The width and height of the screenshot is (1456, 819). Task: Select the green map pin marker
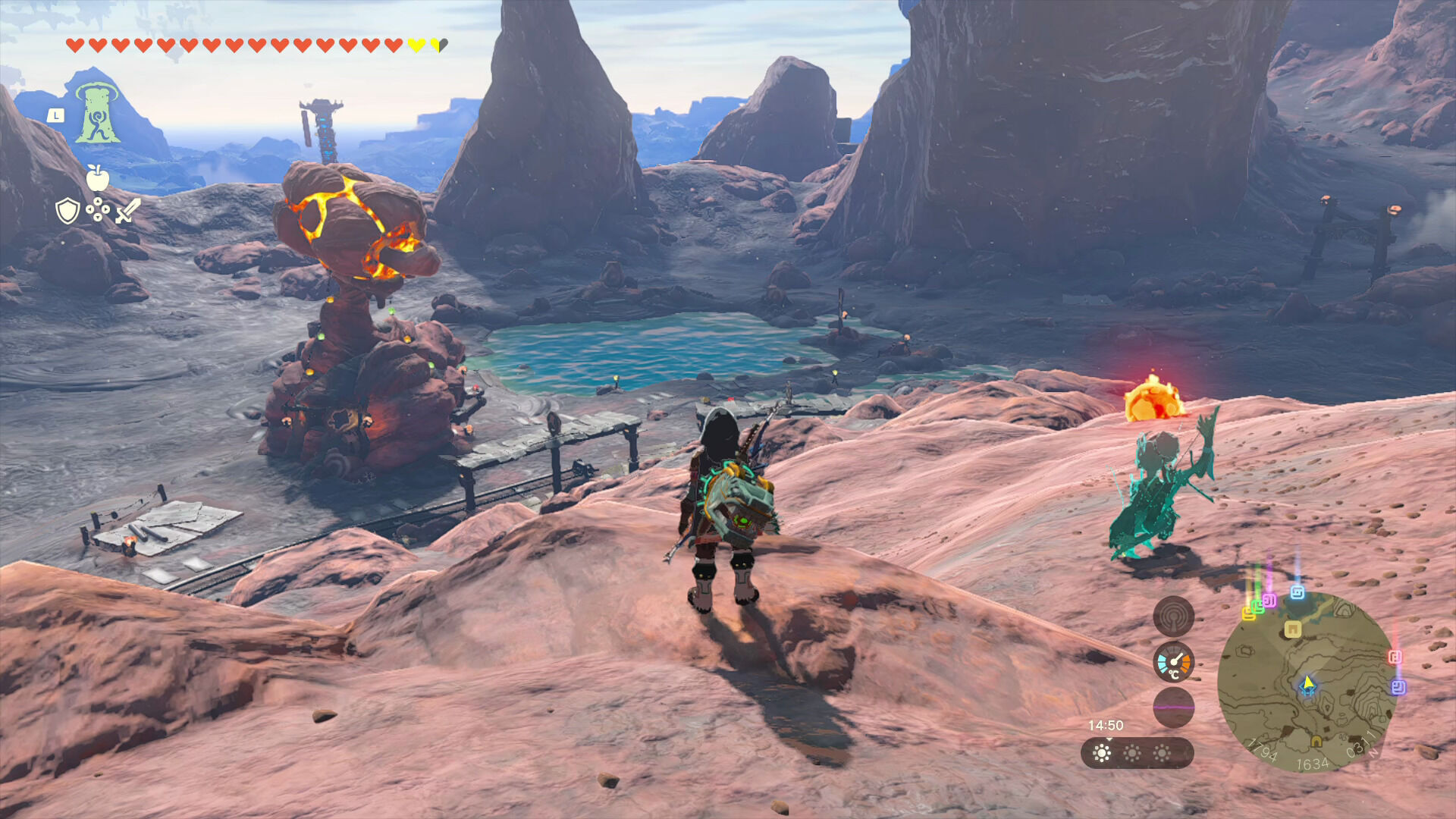pyautogui.click(x=1257, y=605)
